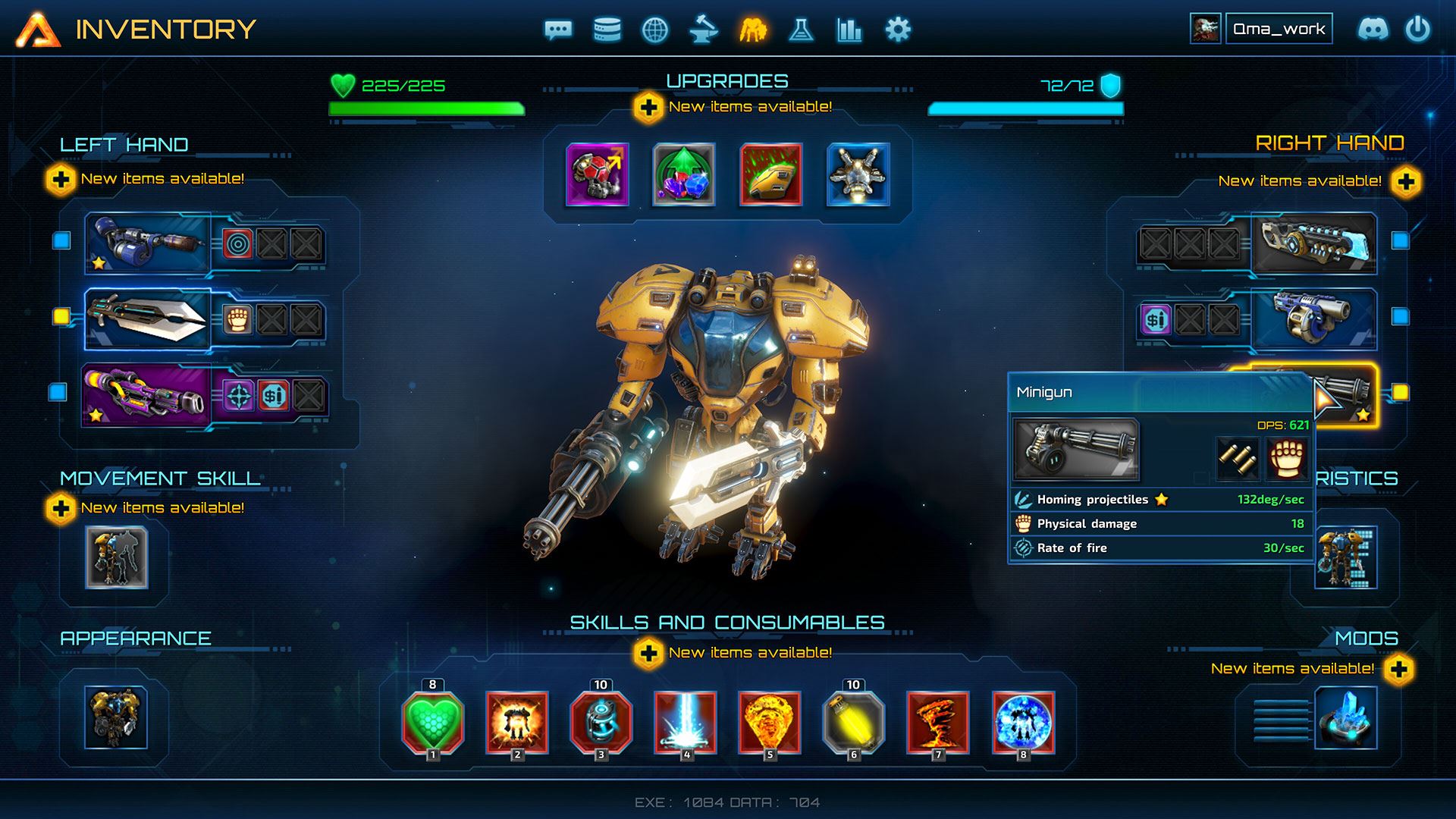Open the settings gear in top bar

pyautogui.click(x=898, y=30)
